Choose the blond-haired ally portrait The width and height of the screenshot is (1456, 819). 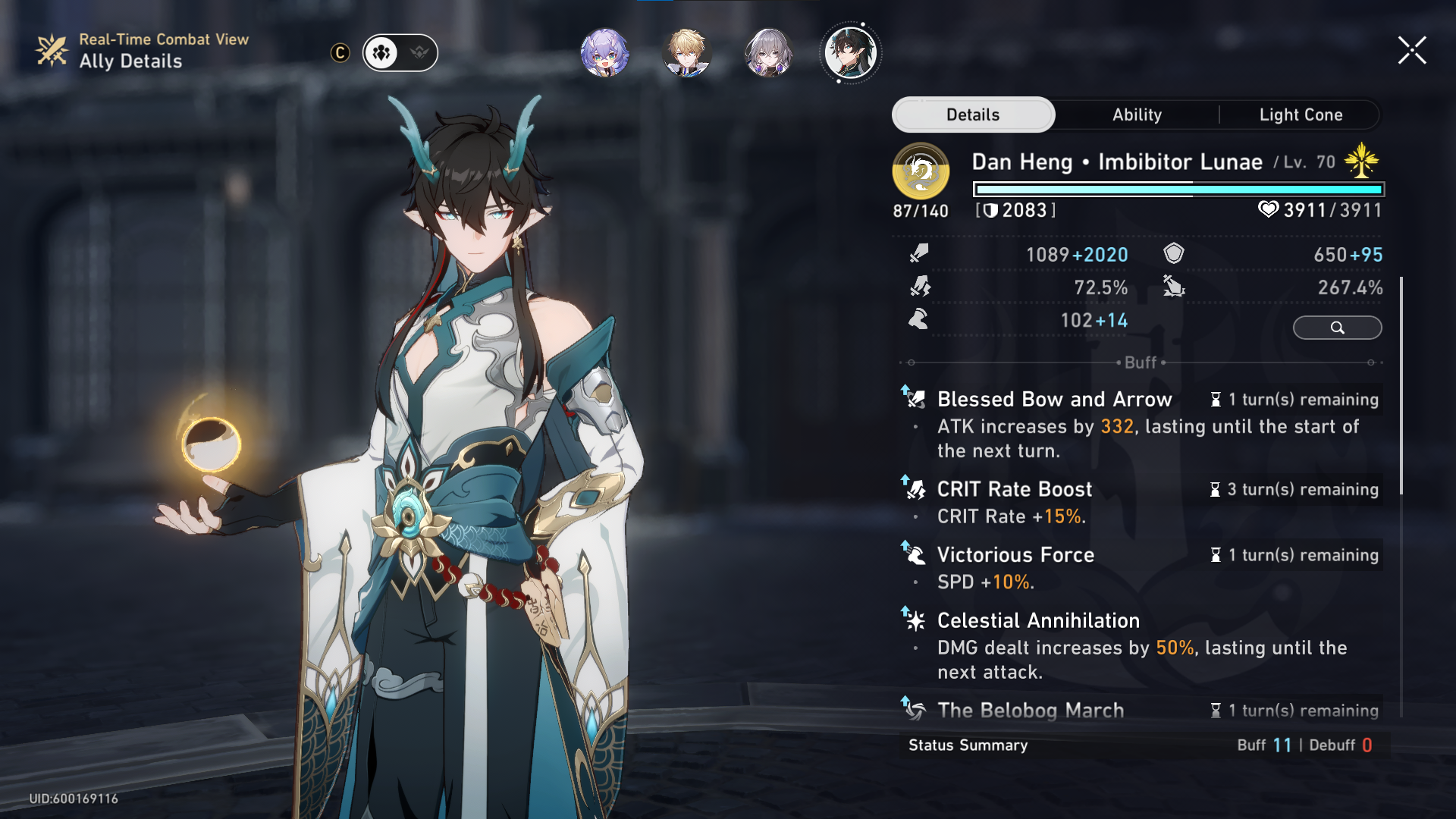686,52
